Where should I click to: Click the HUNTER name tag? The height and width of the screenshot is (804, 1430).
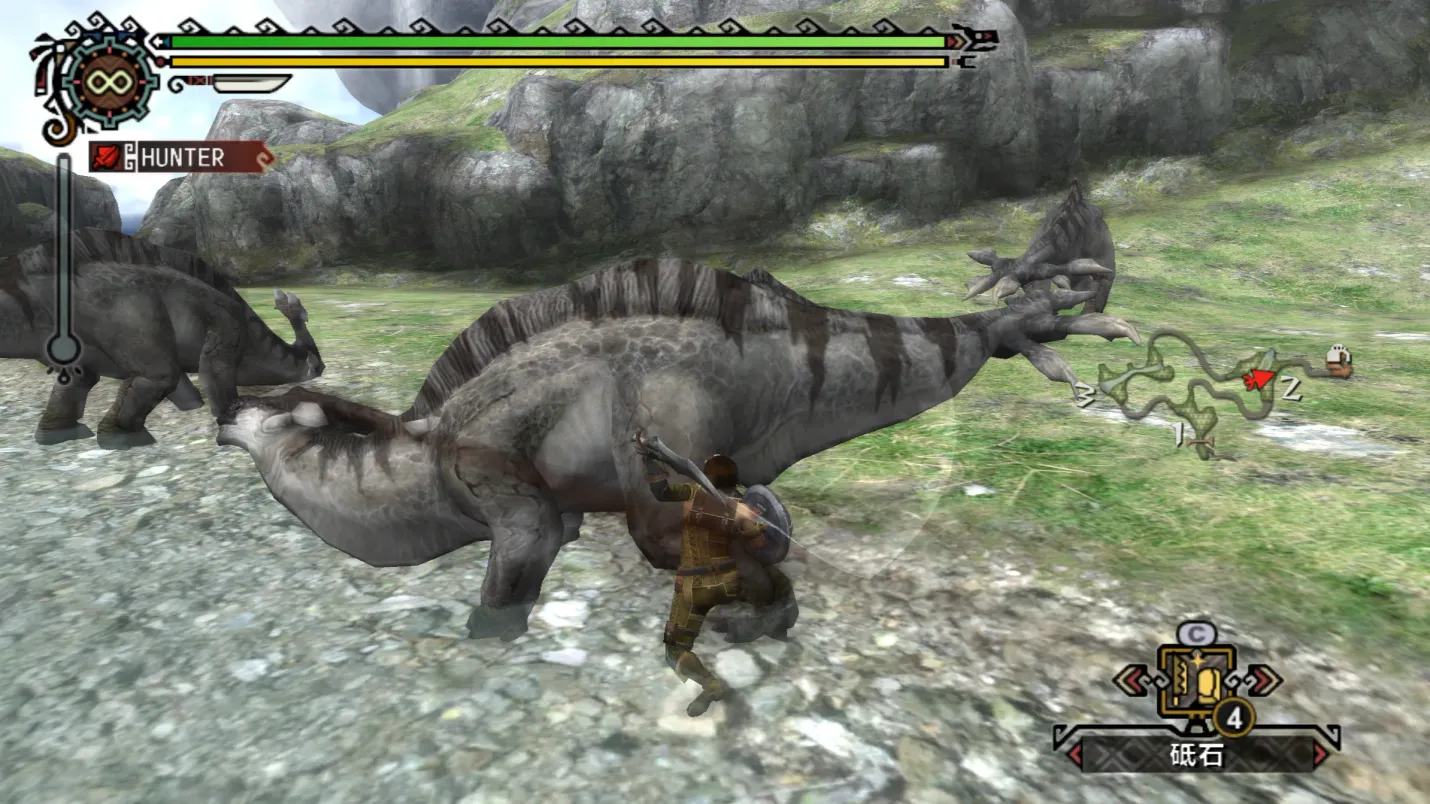[180, 157]
